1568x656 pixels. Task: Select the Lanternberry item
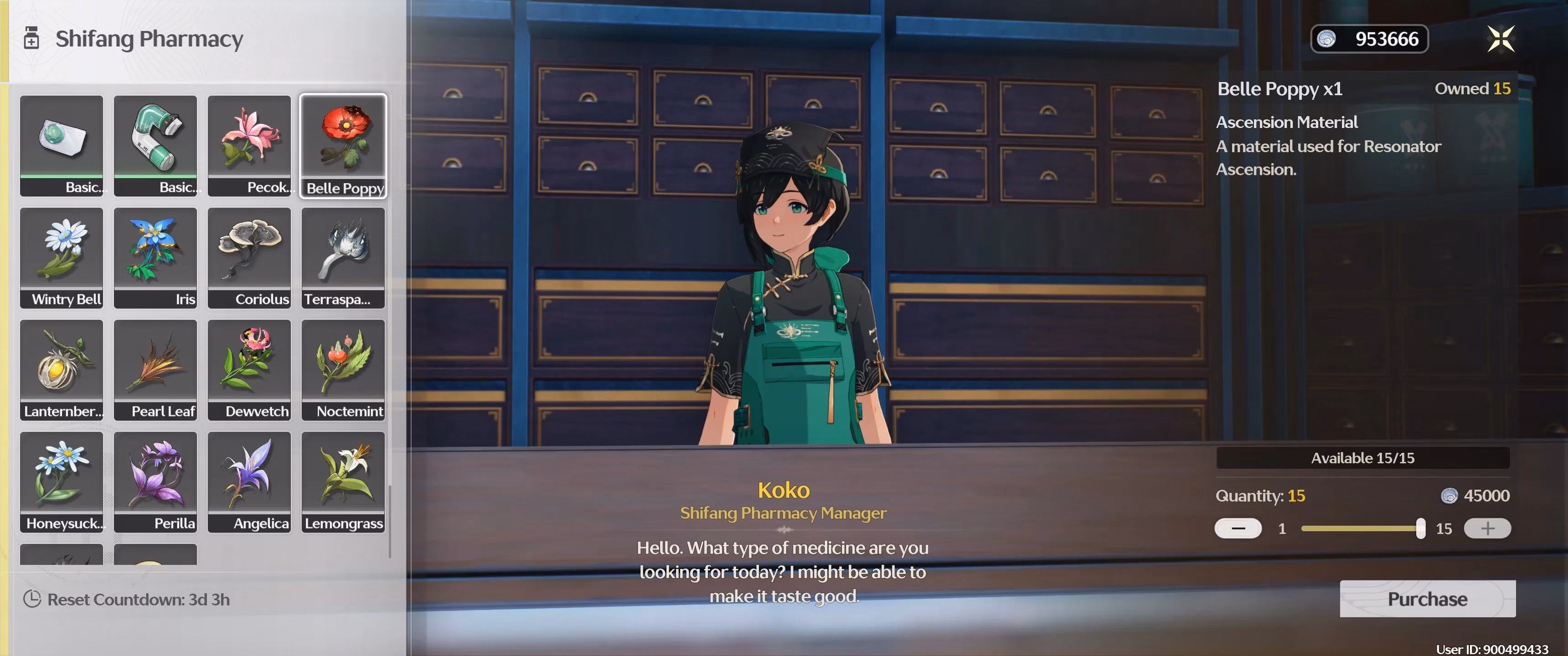[x=62, y=369]
